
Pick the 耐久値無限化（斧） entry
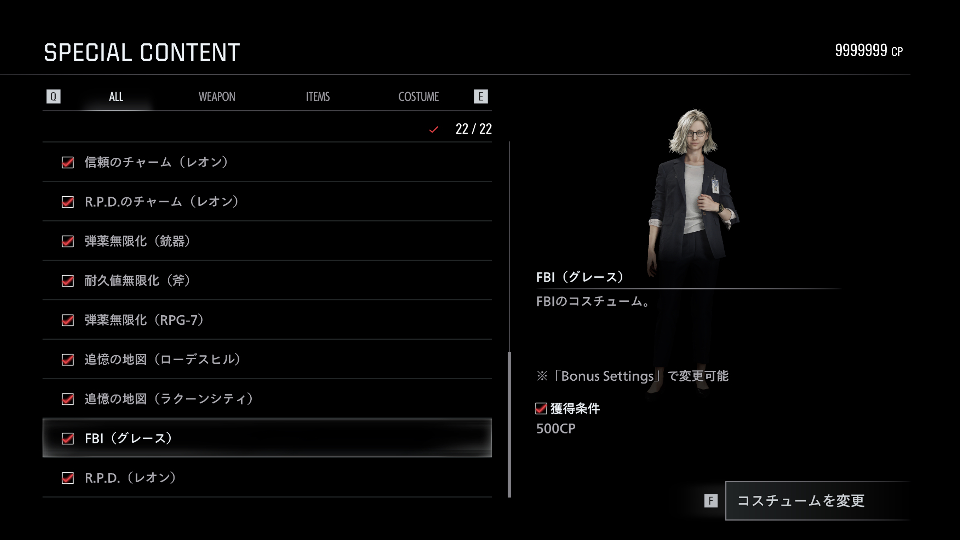point(267,281)
